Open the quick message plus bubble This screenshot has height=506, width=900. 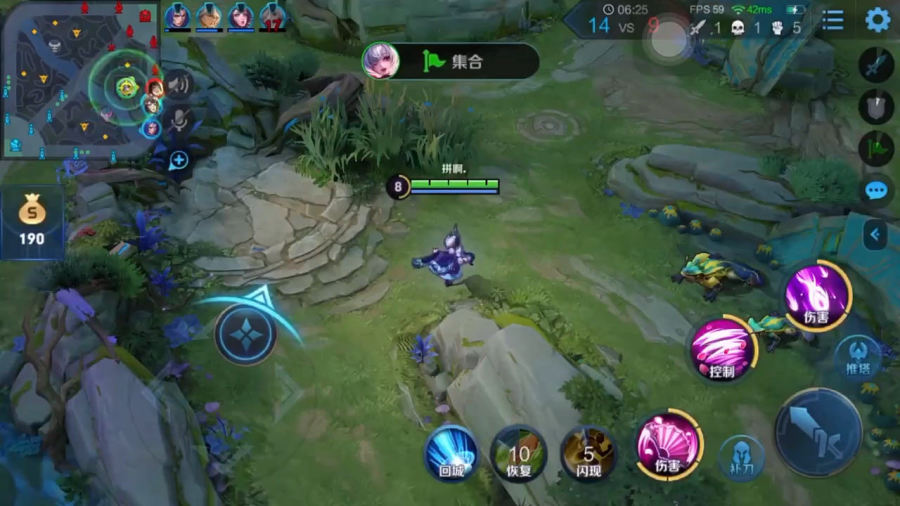(x=179, y=160)
